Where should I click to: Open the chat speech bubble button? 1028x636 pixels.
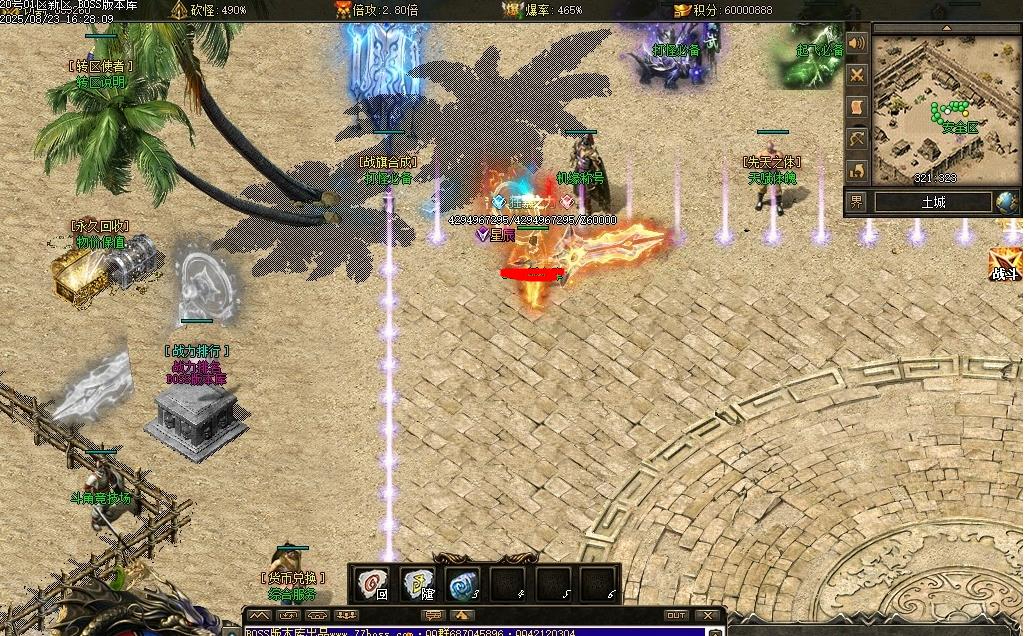point(433,615)
